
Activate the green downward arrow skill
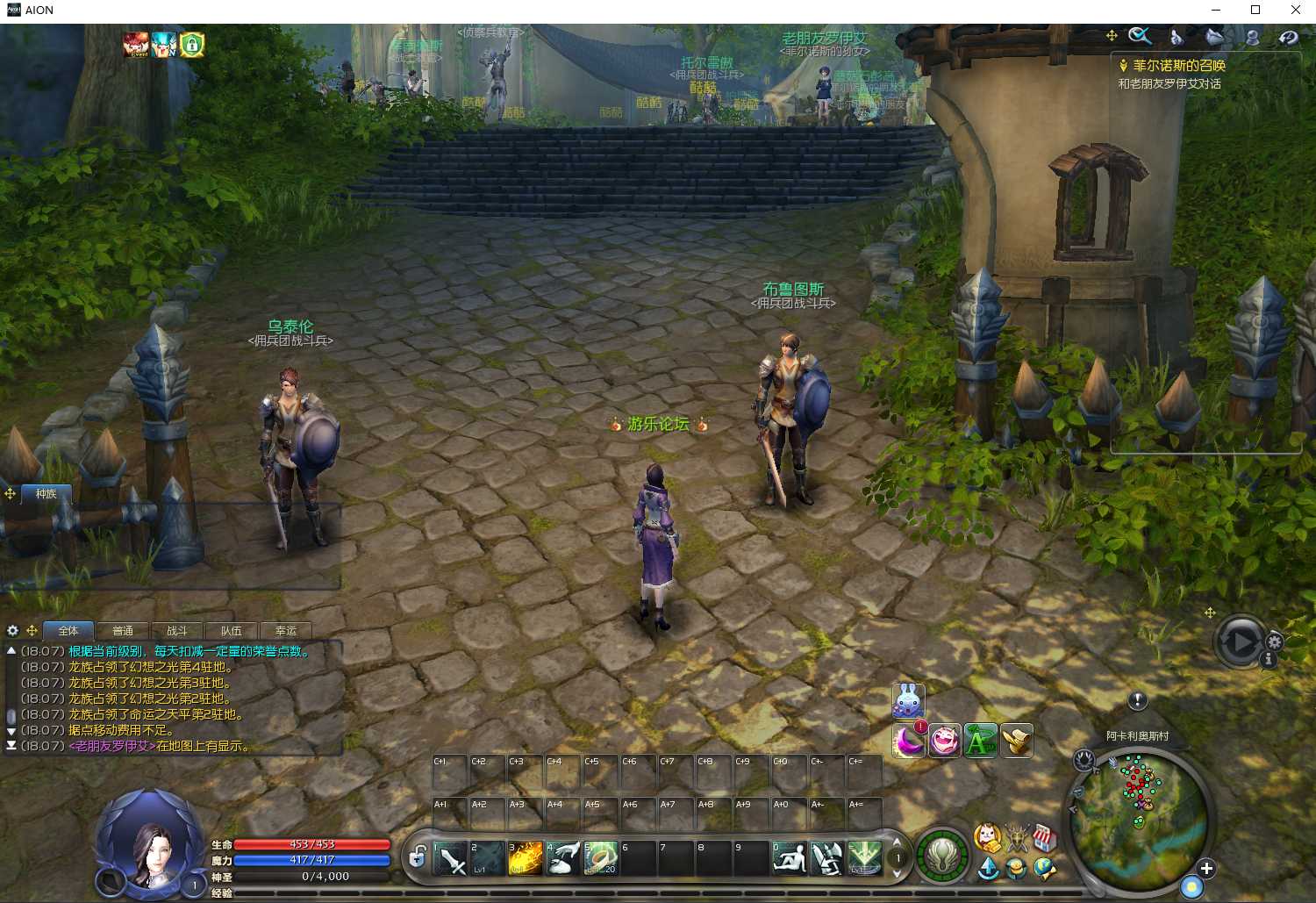[864, 858]
